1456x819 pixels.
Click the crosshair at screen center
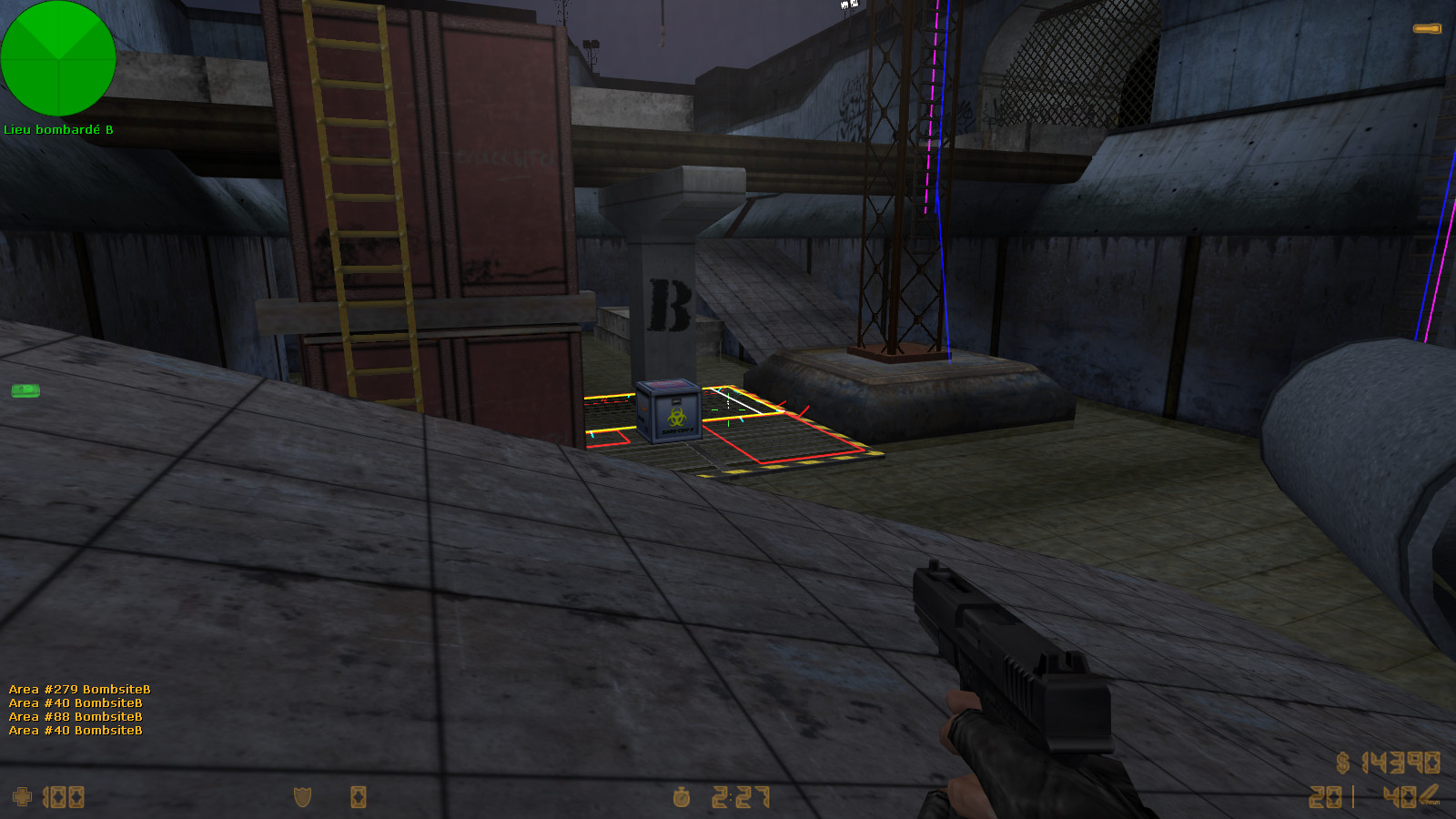(728, 409)
